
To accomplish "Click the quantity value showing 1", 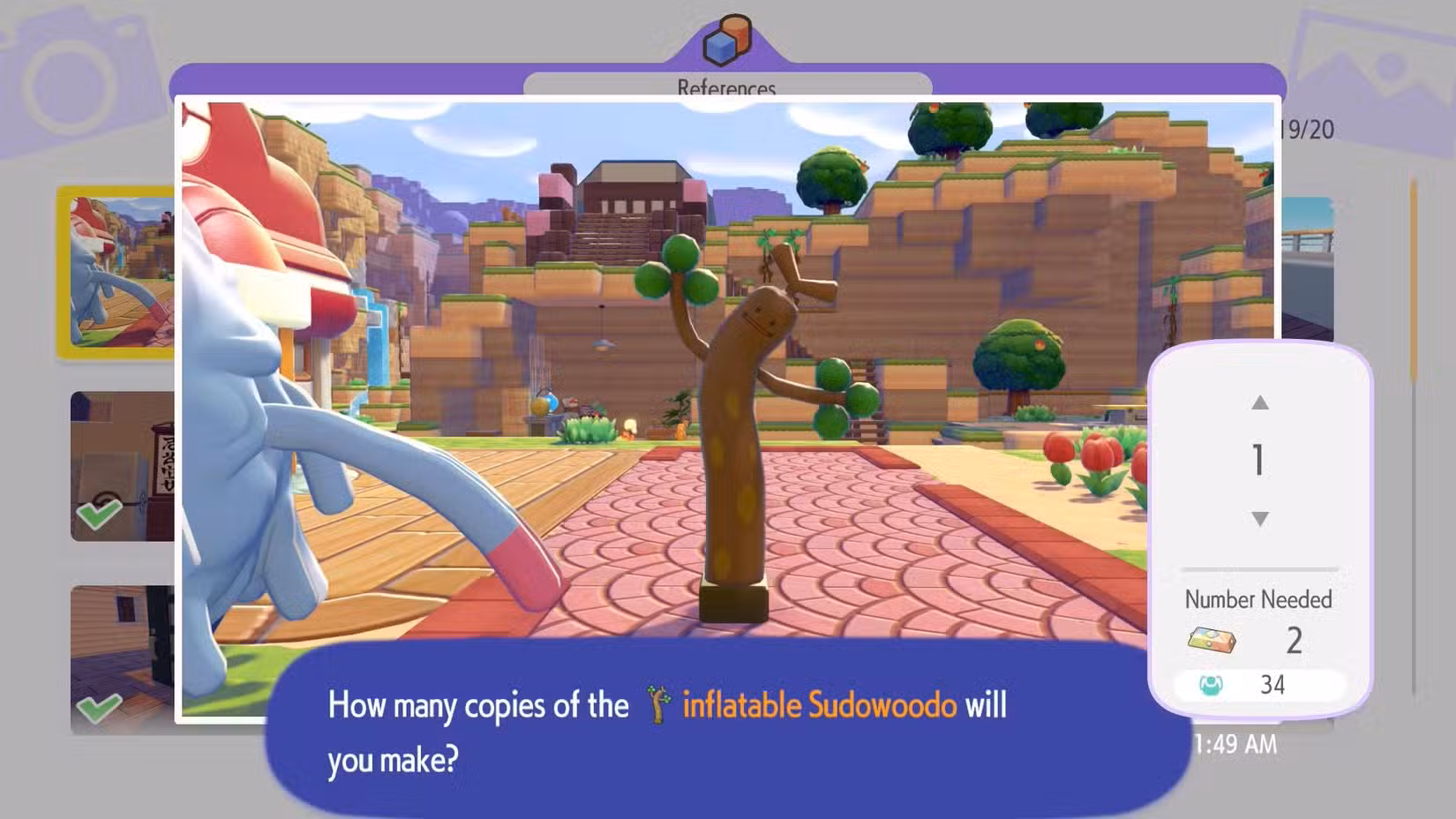I will (x=1260, y=460).
